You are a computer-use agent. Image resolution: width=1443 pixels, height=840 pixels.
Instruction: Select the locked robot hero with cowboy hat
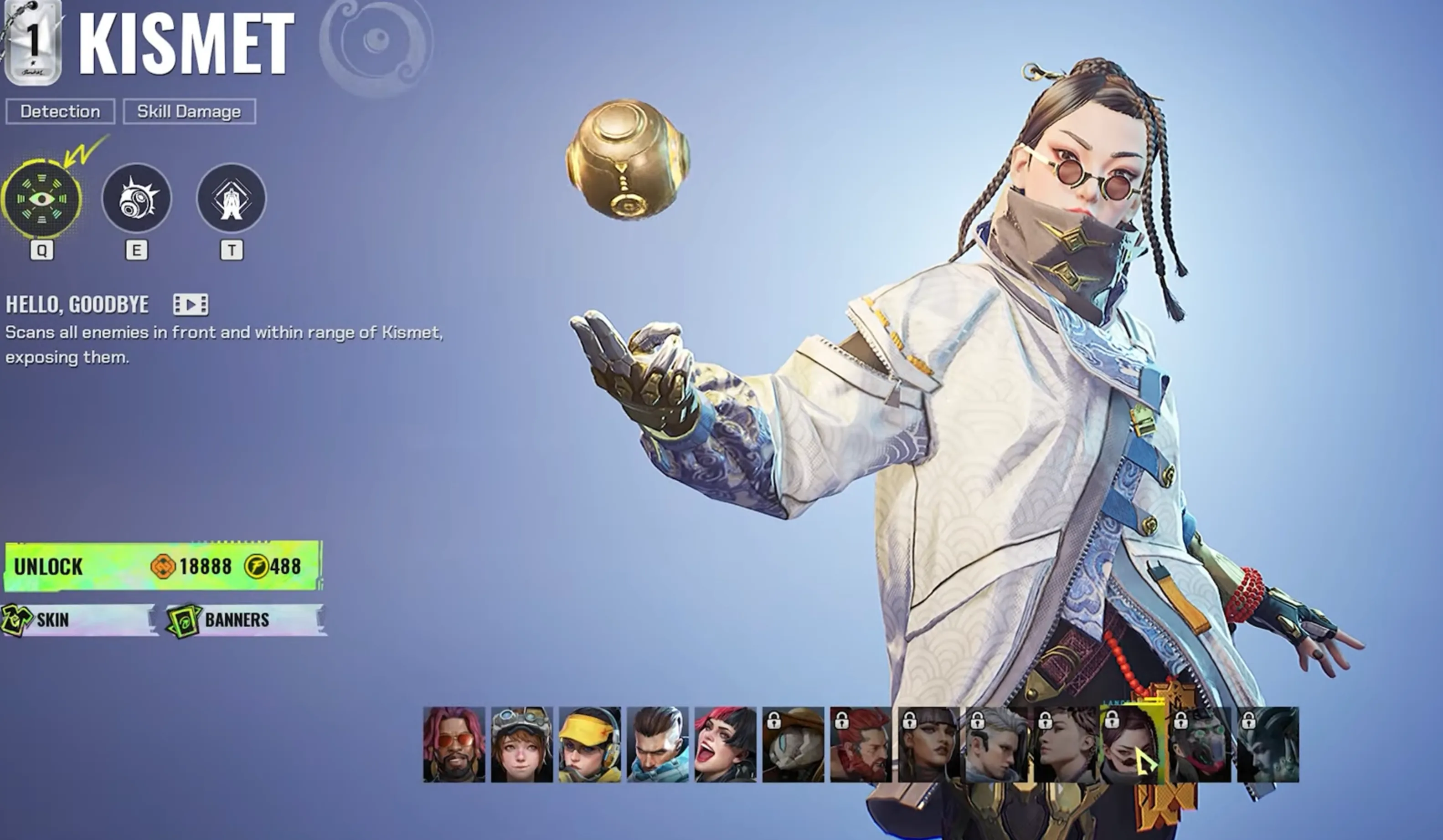pyautogui.click(x=793, y=744)
